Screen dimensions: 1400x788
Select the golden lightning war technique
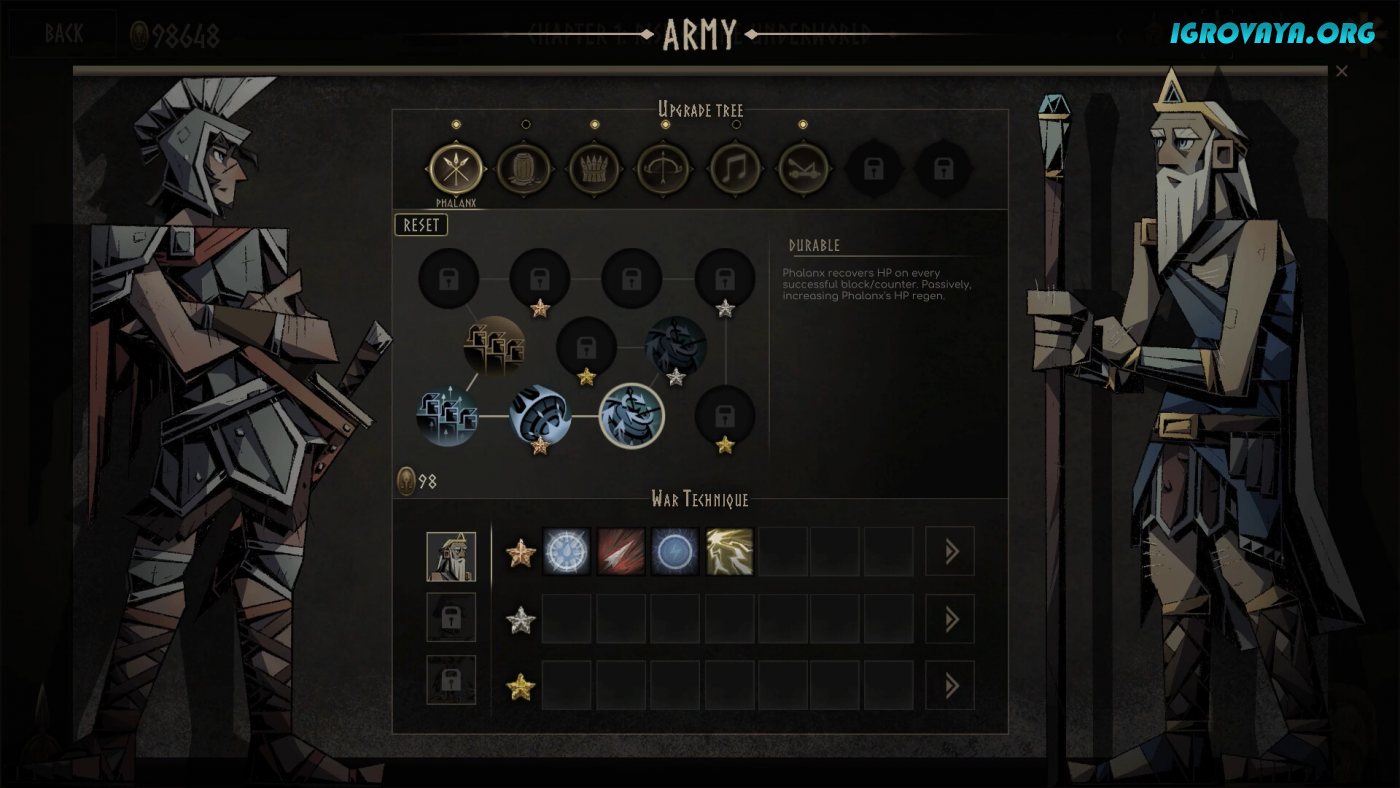[729, 552]
